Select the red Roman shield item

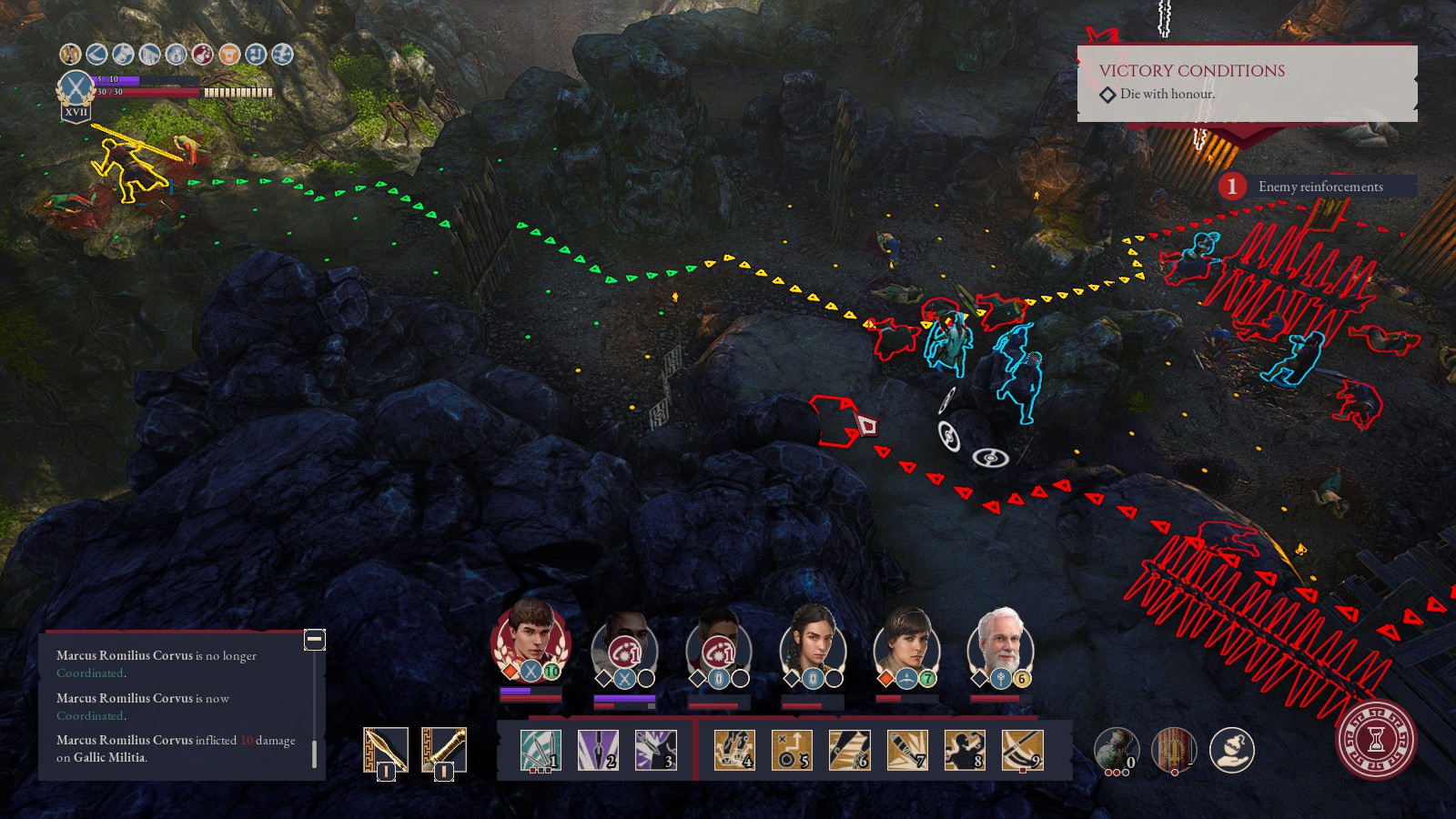click(1174, 750)
